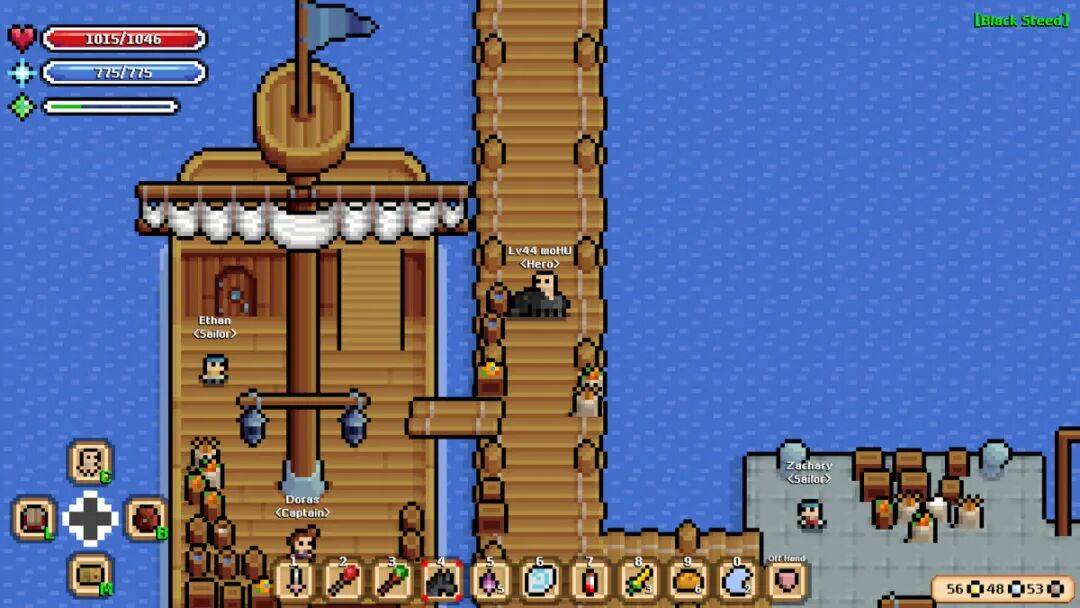Select the corn item in slot 8

click(638, 581)
